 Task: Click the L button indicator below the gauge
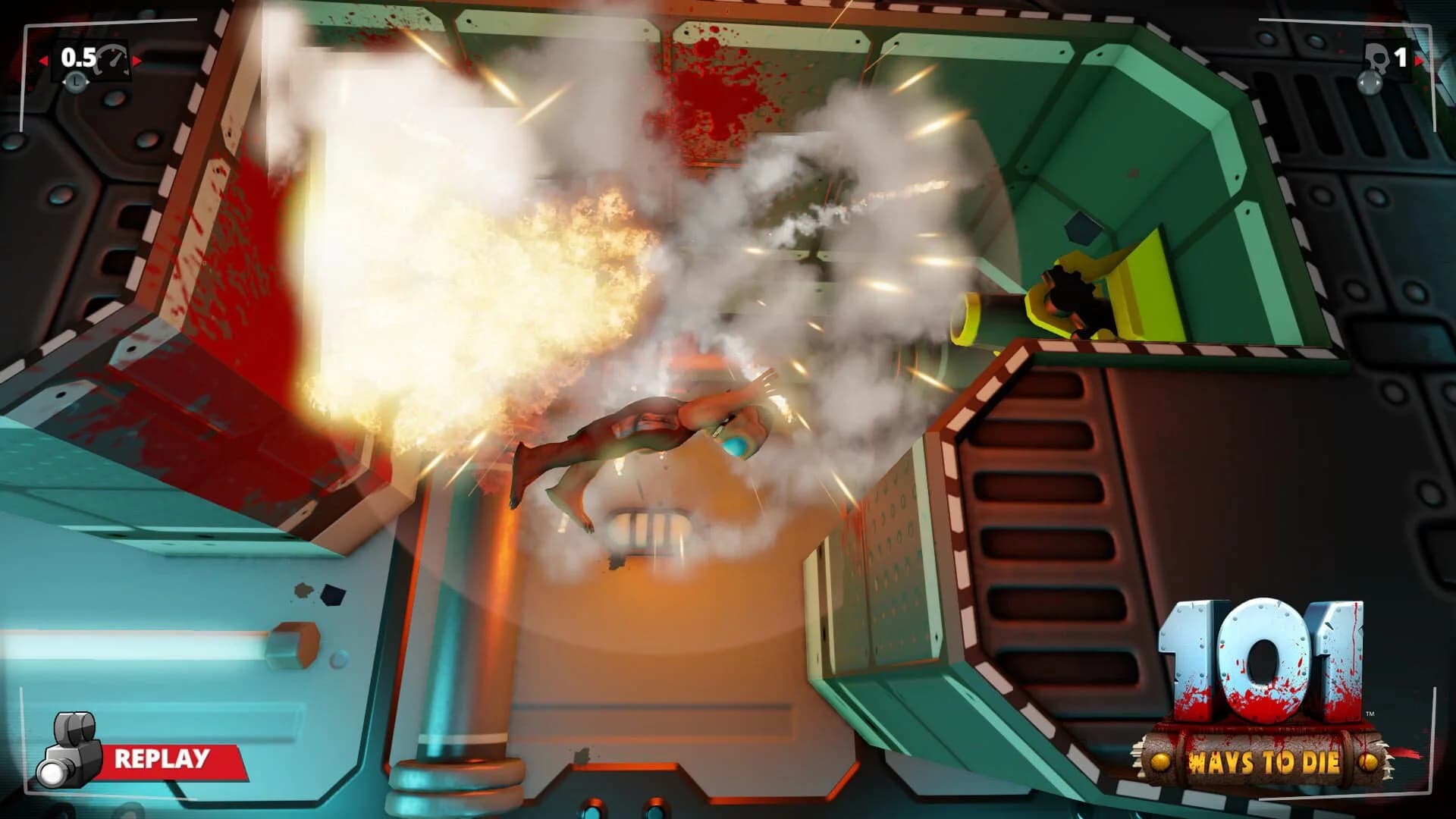[x=76, y=80]
